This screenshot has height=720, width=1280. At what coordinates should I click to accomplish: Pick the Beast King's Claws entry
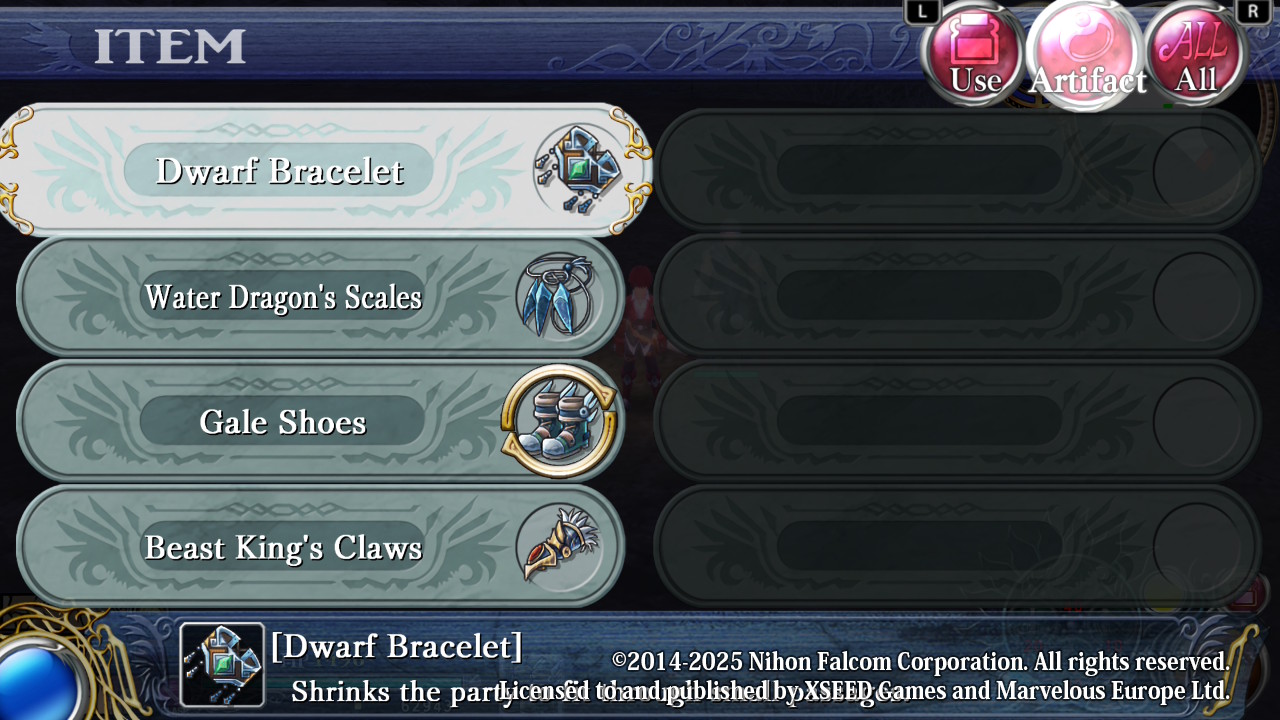point(320,547)
